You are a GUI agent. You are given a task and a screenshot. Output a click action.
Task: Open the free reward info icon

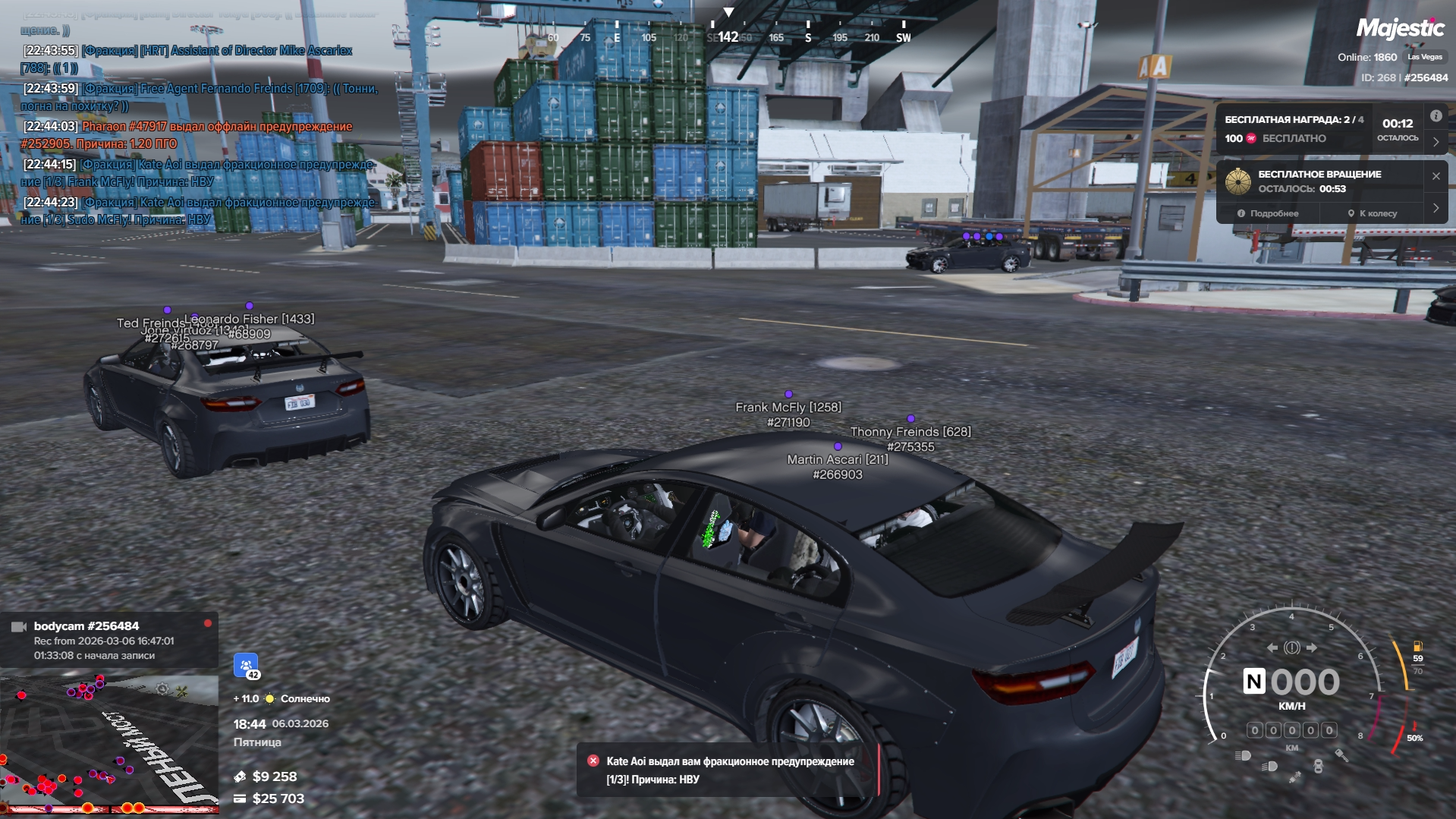coord(1436,116)
